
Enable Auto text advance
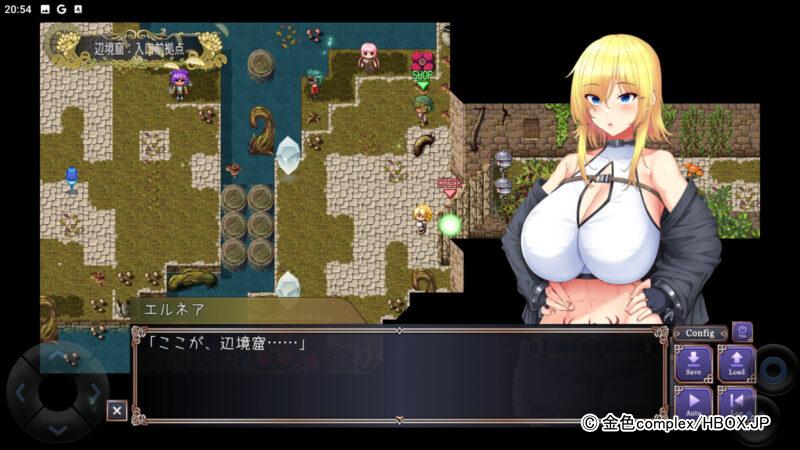(x=693, y=401)
